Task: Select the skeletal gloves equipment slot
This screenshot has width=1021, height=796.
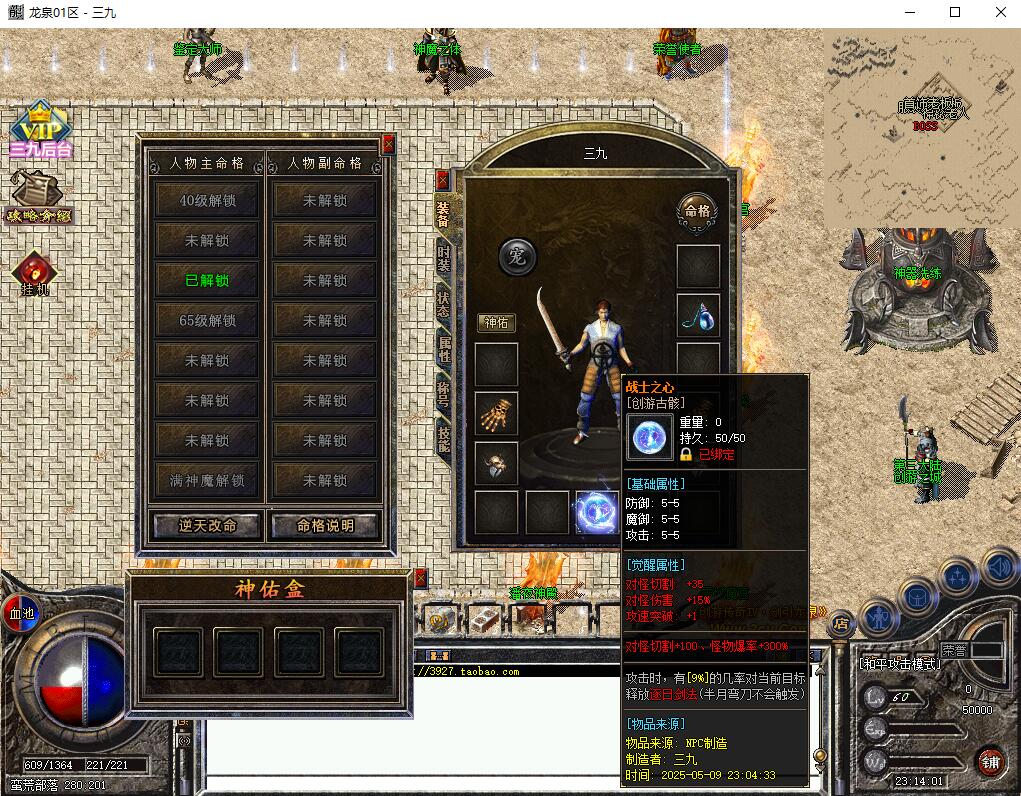Action: [x=496, y=413]
